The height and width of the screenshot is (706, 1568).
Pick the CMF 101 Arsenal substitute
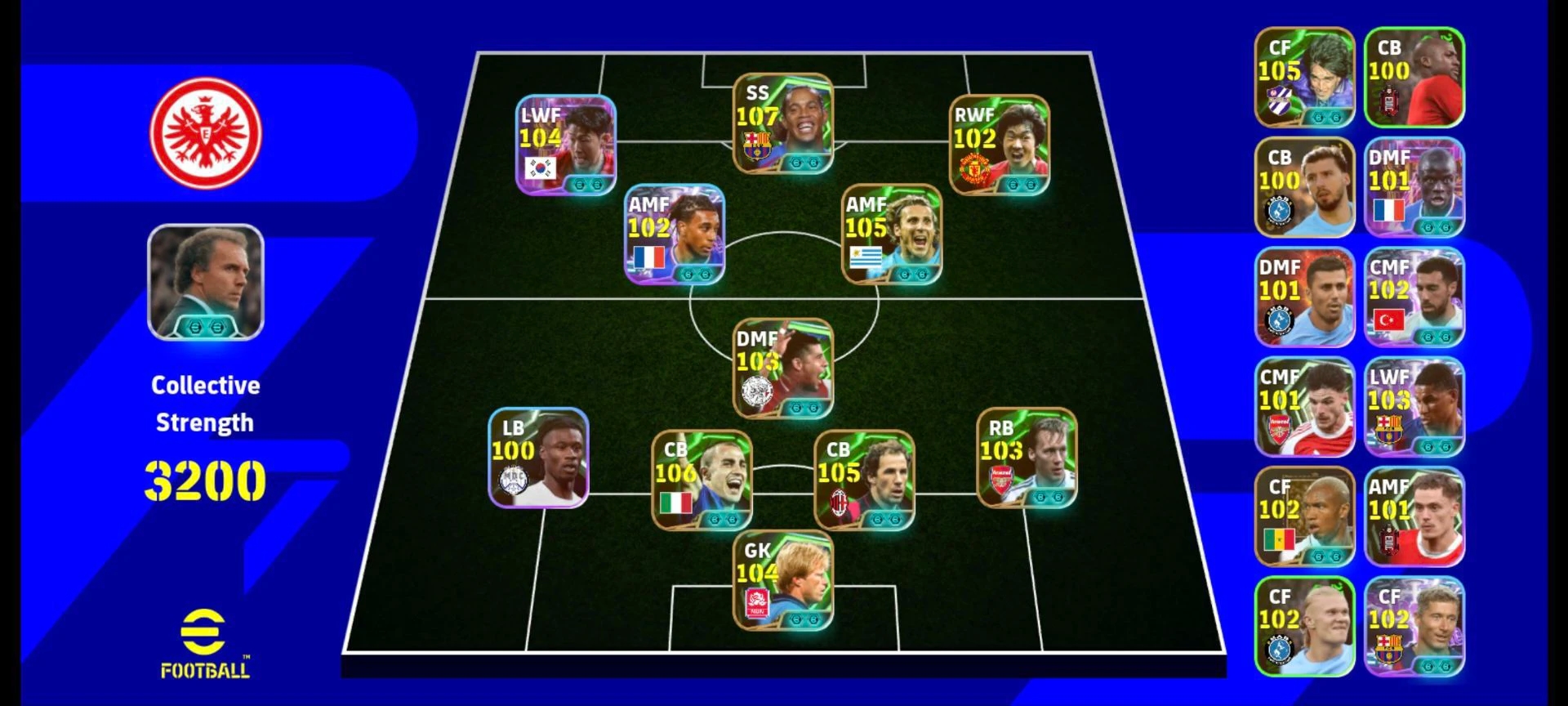[1304, 407]
